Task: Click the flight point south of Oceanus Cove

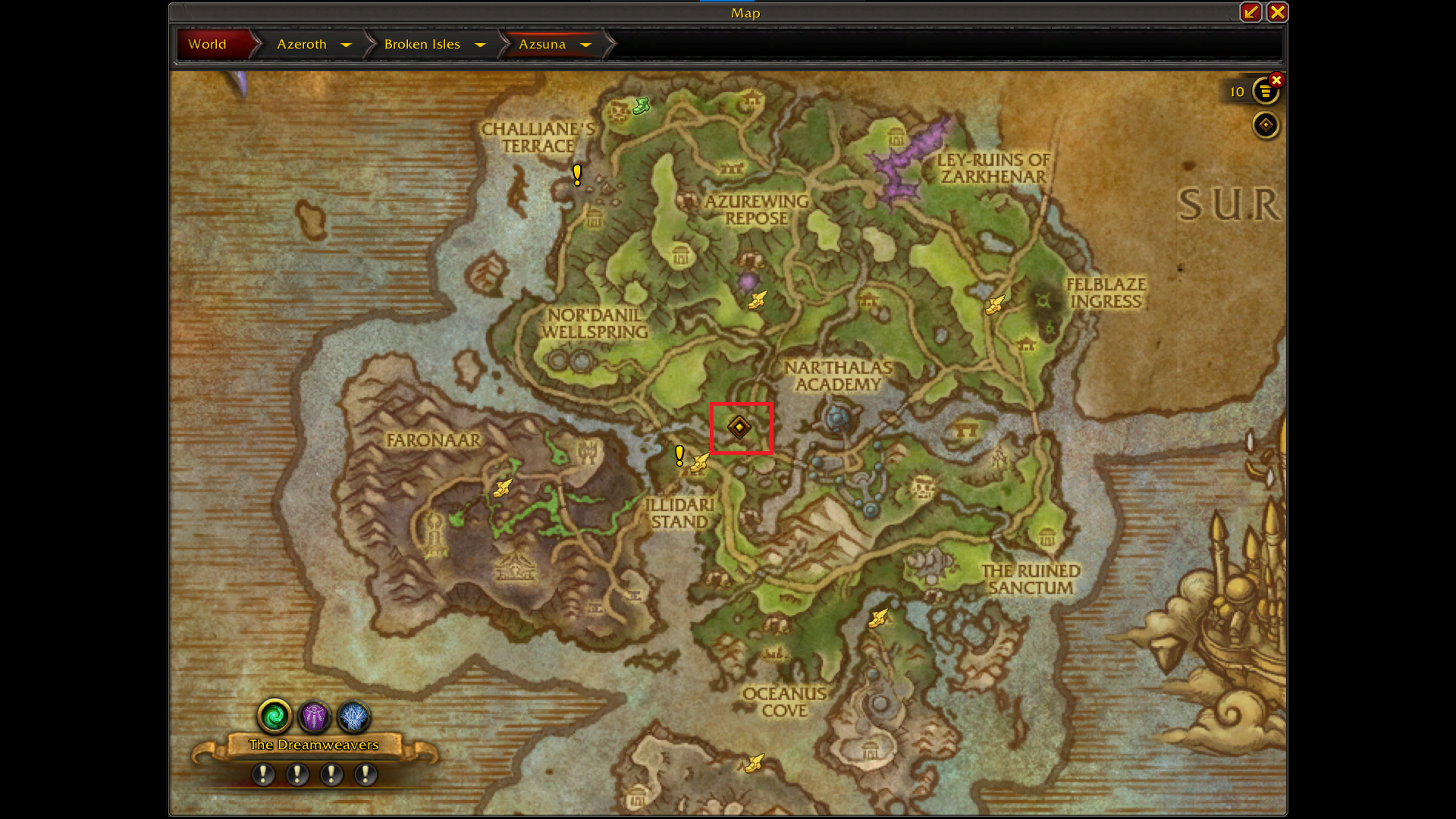Action: coord(754,763)
